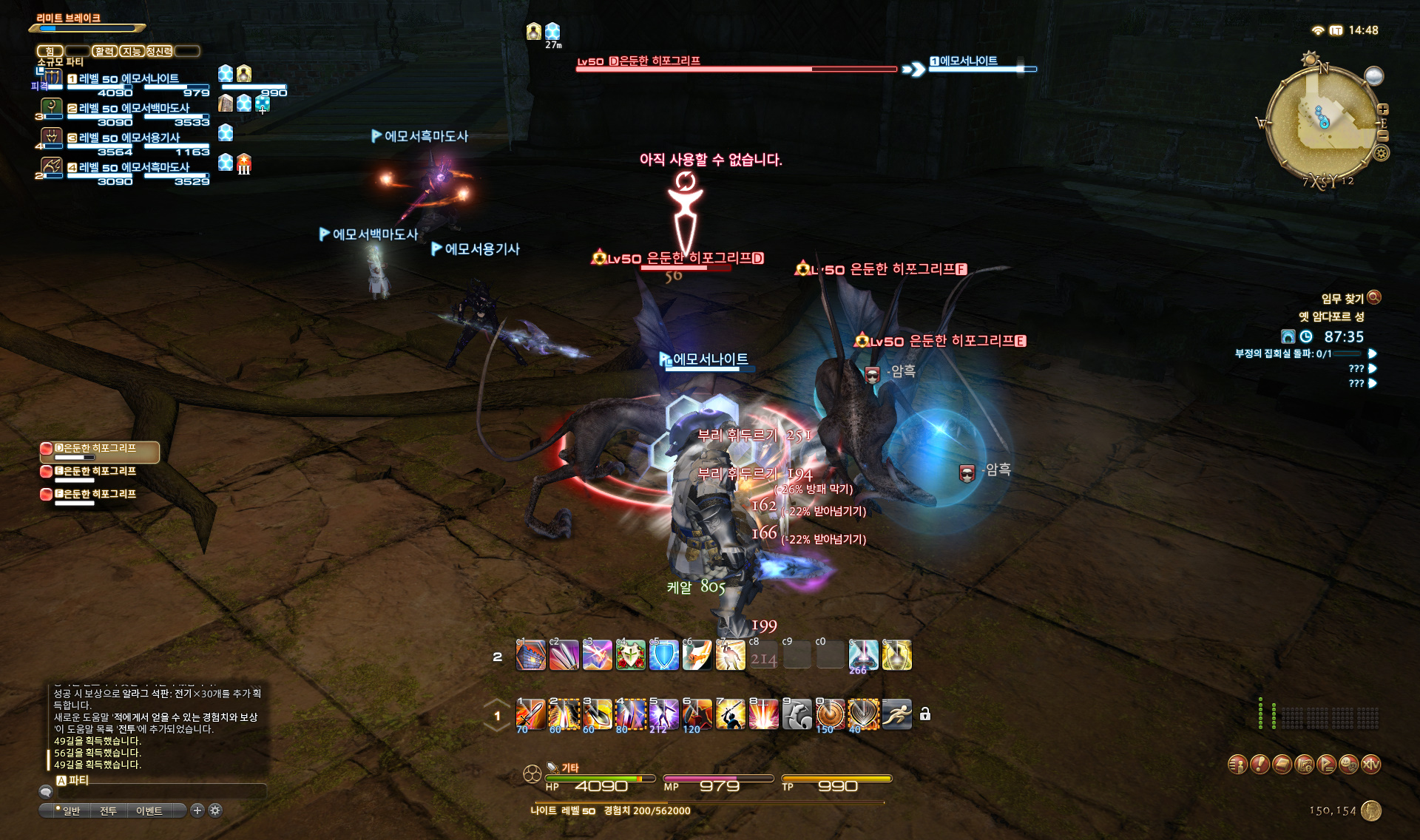Add a new chat tab with plus button
This screenshot has height=840, width=1420.
pyautogui.click(x=197, y=810)
